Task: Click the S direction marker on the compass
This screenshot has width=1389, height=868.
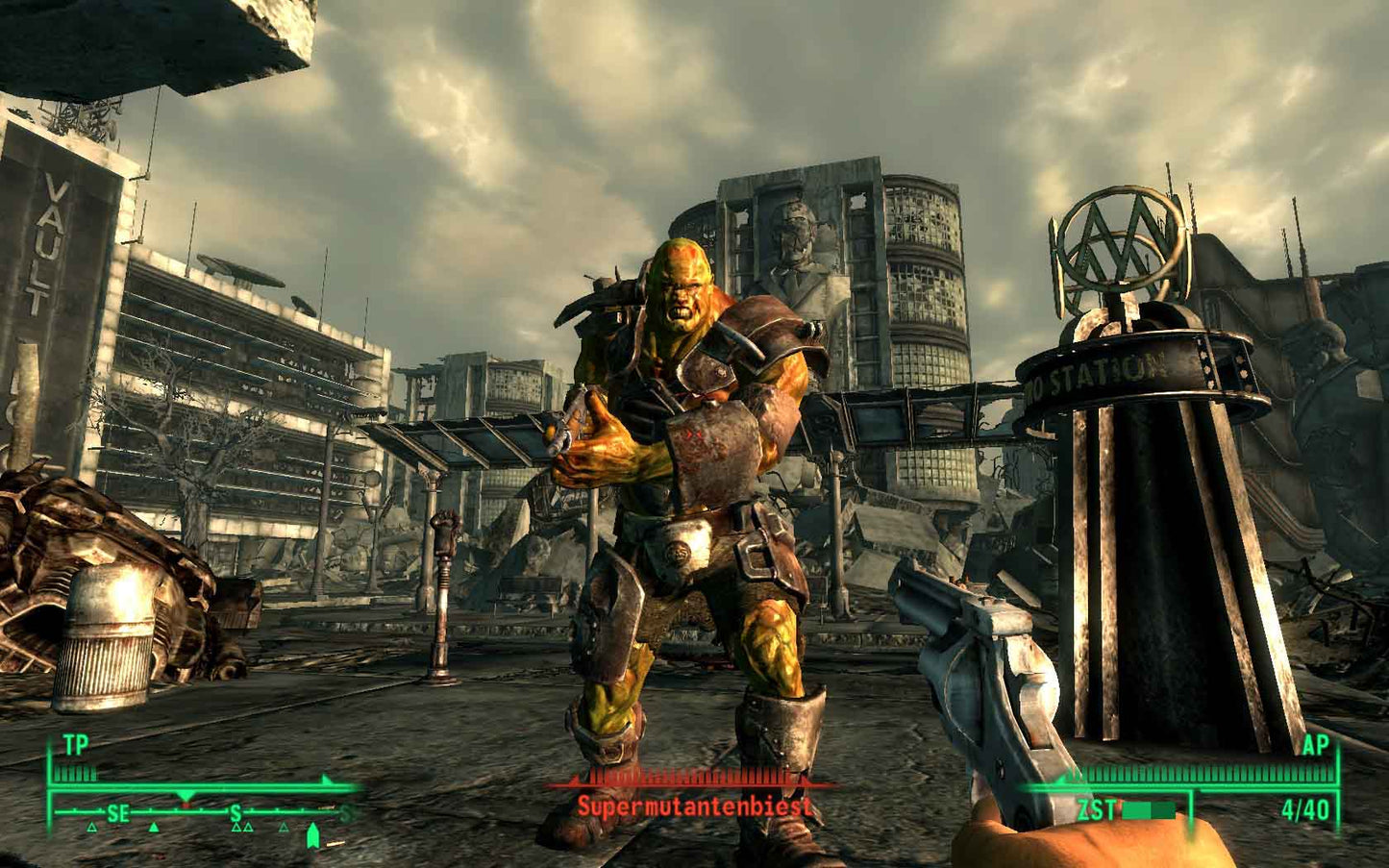Action: coord(236,813)
